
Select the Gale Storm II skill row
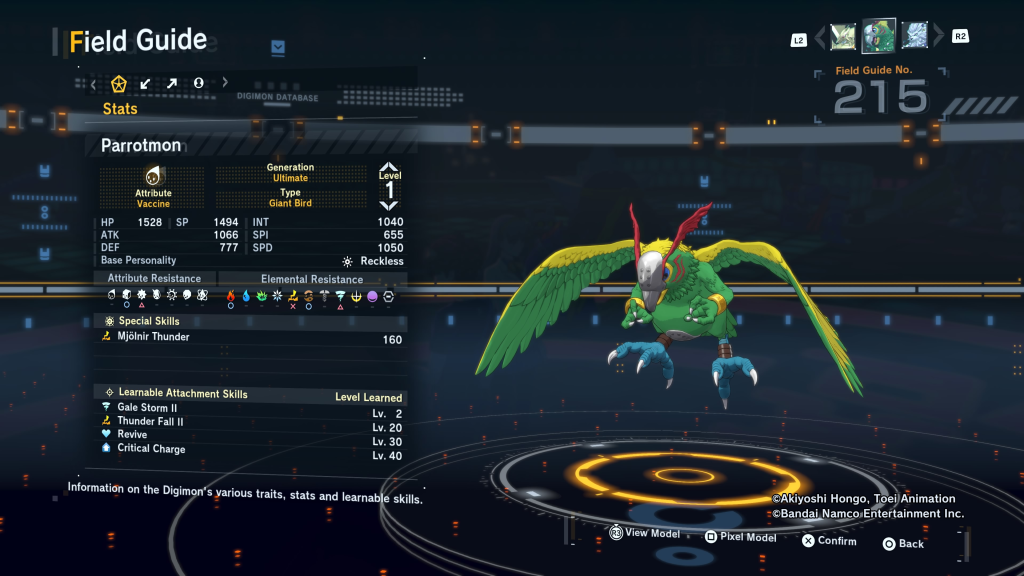coord(252,408)
